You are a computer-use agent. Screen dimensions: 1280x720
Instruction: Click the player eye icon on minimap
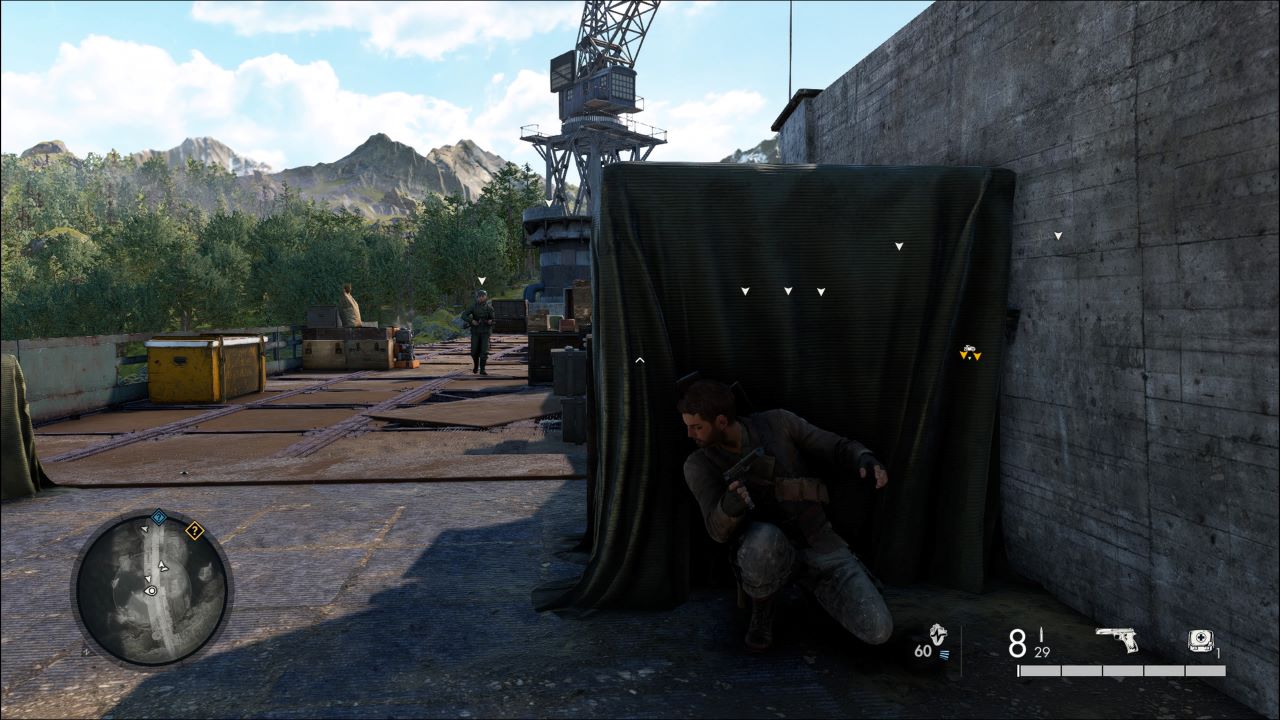coord(151,591)
